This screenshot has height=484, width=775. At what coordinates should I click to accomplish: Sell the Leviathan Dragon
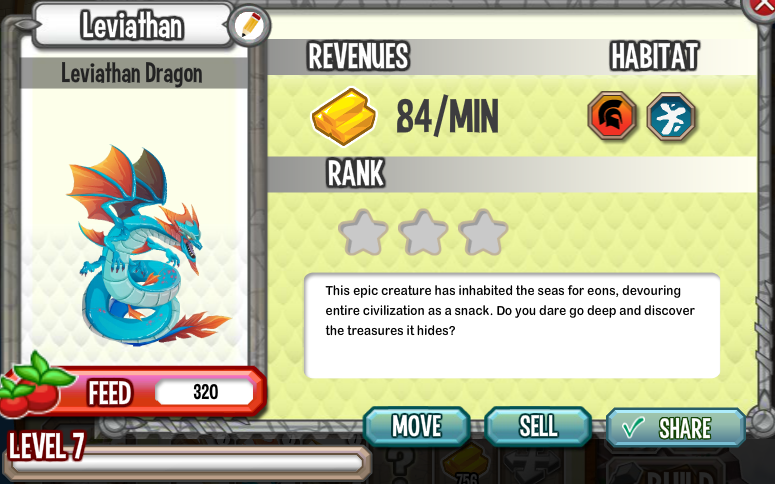537,426
